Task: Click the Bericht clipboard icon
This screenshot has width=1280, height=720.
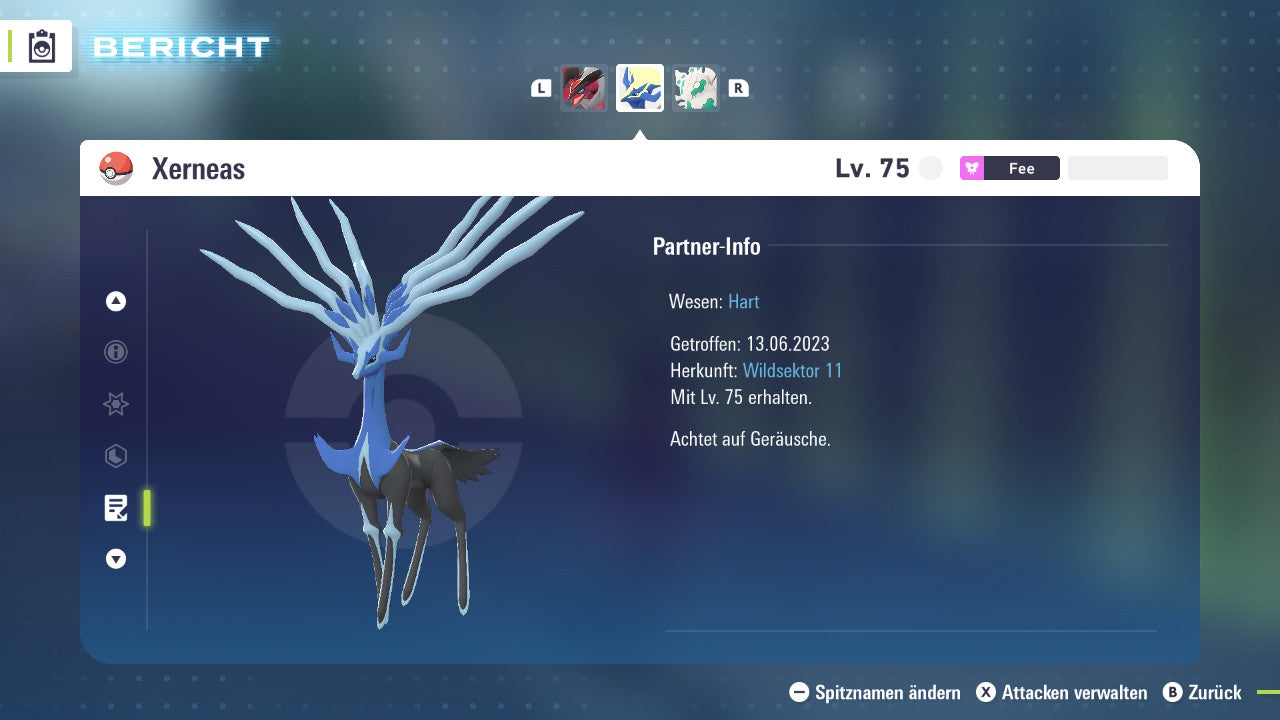Action: 42,47
